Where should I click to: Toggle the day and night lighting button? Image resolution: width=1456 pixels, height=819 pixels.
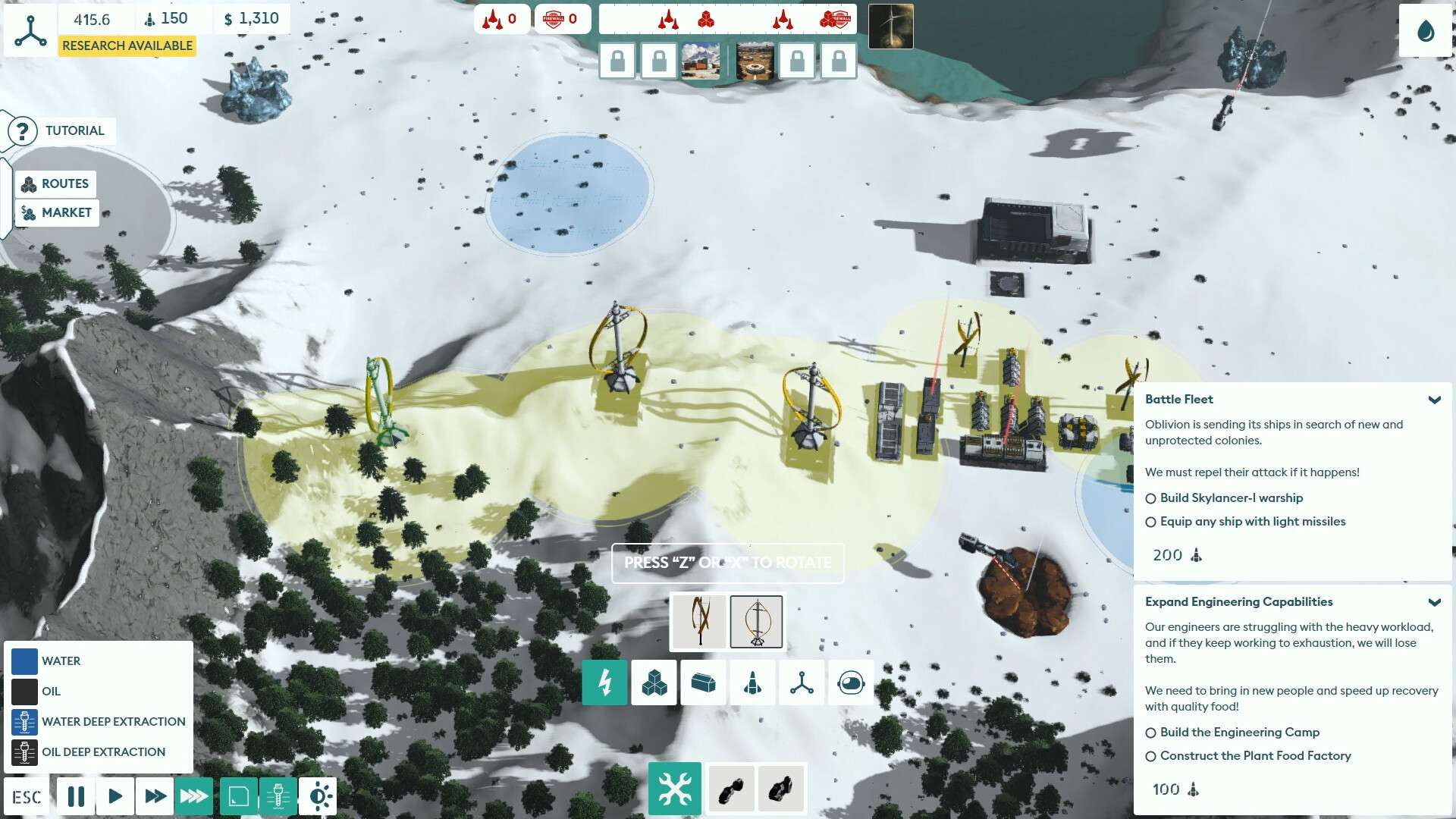318,796
